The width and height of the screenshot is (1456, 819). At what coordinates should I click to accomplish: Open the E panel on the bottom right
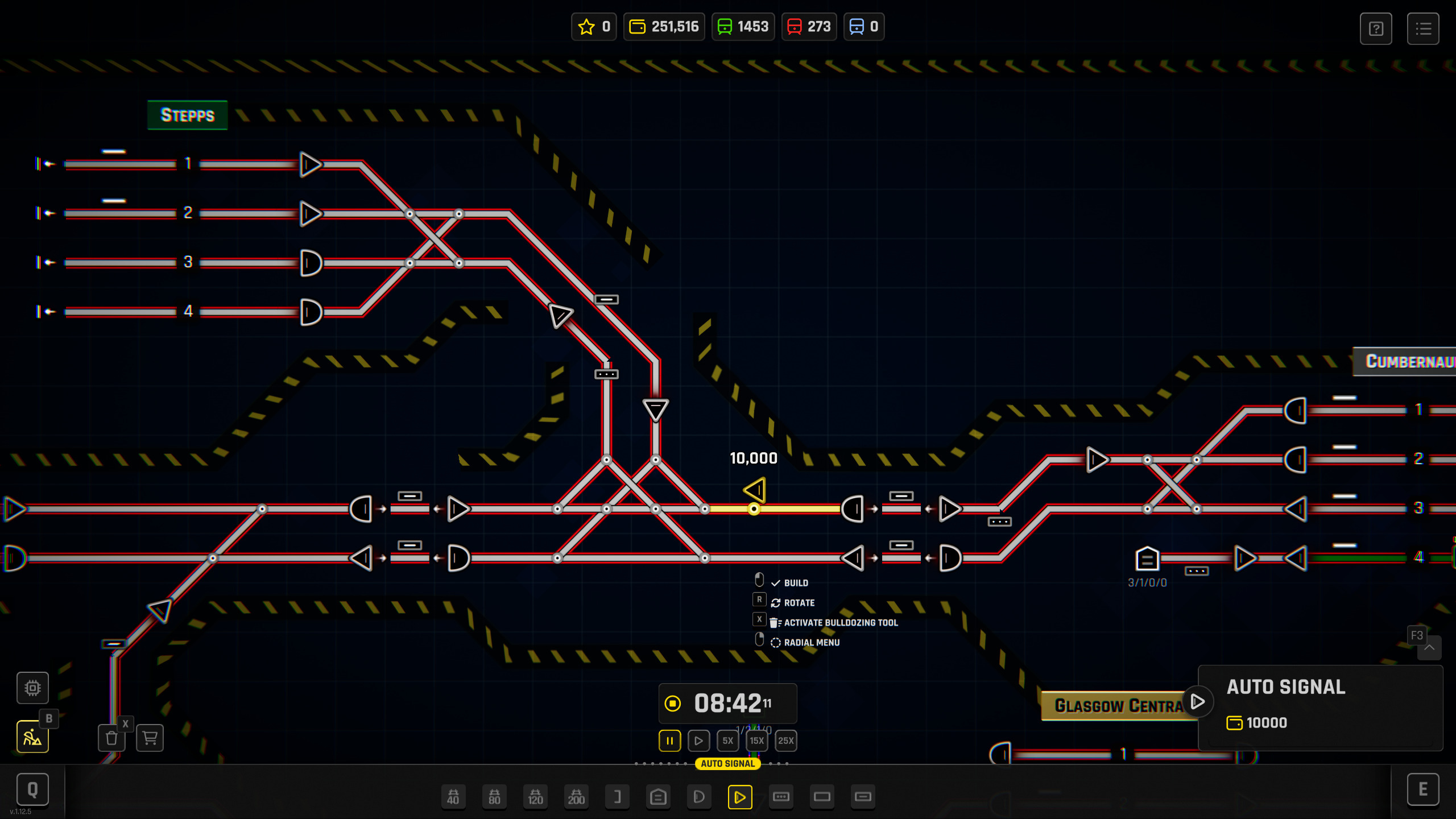1424,789
